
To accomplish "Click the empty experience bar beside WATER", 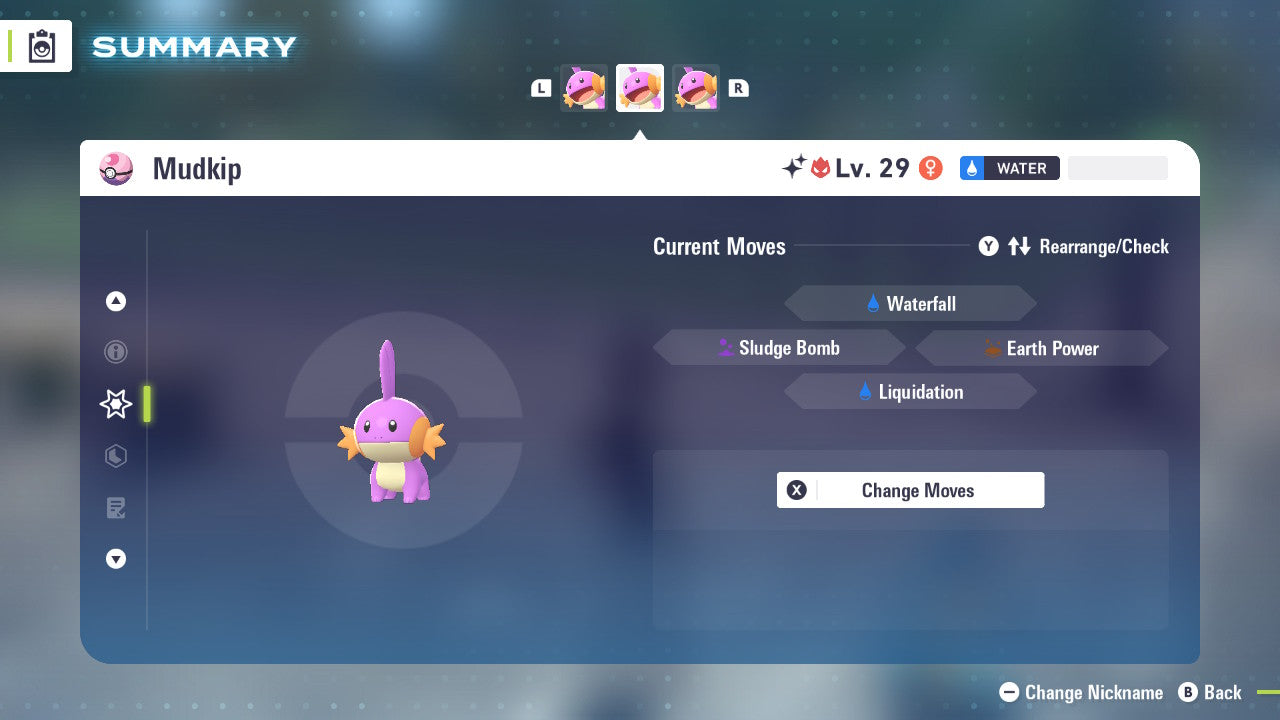I will tap(1117, 168).
